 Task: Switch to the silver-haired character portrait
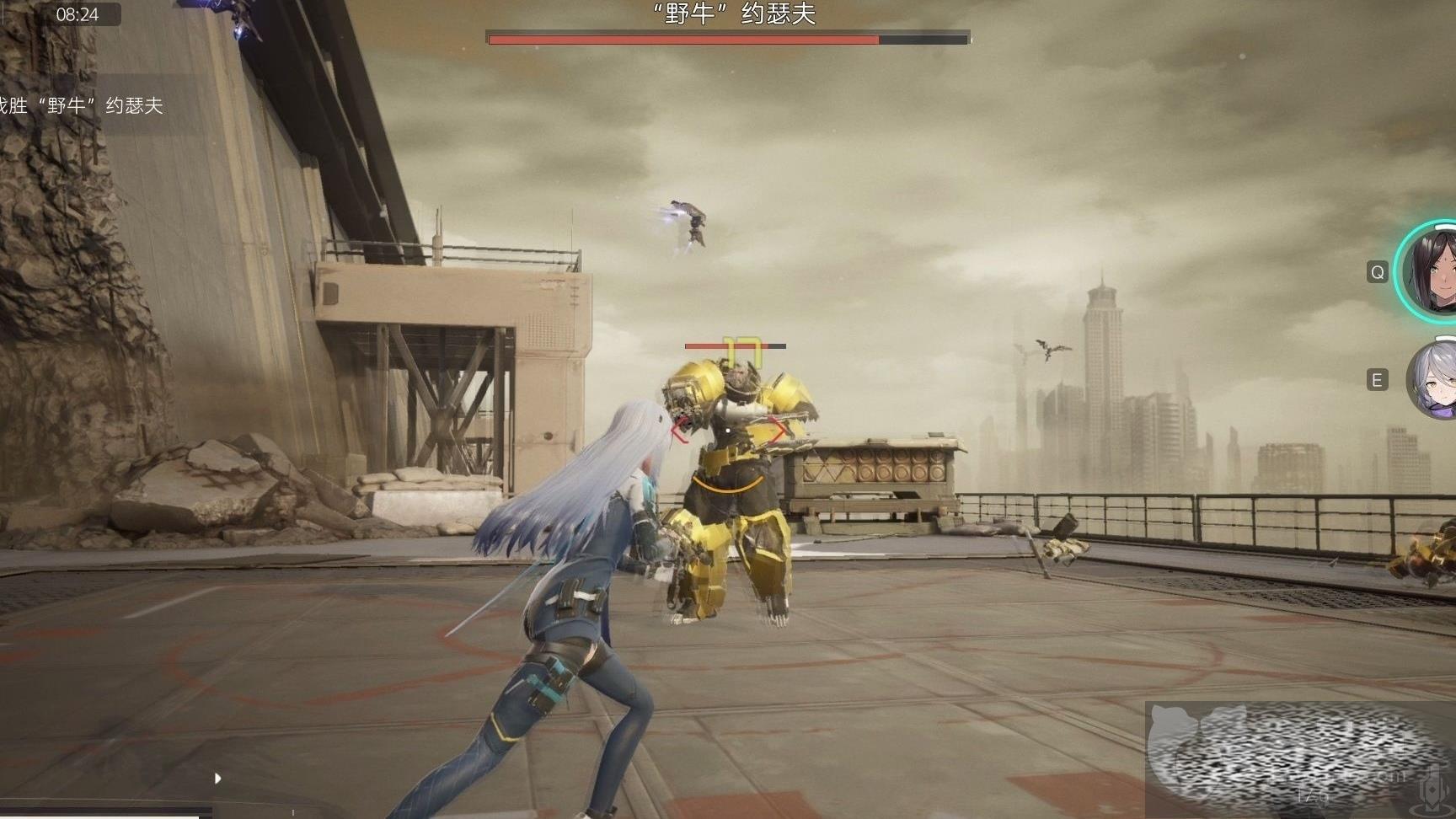(x=1435, y=381)
